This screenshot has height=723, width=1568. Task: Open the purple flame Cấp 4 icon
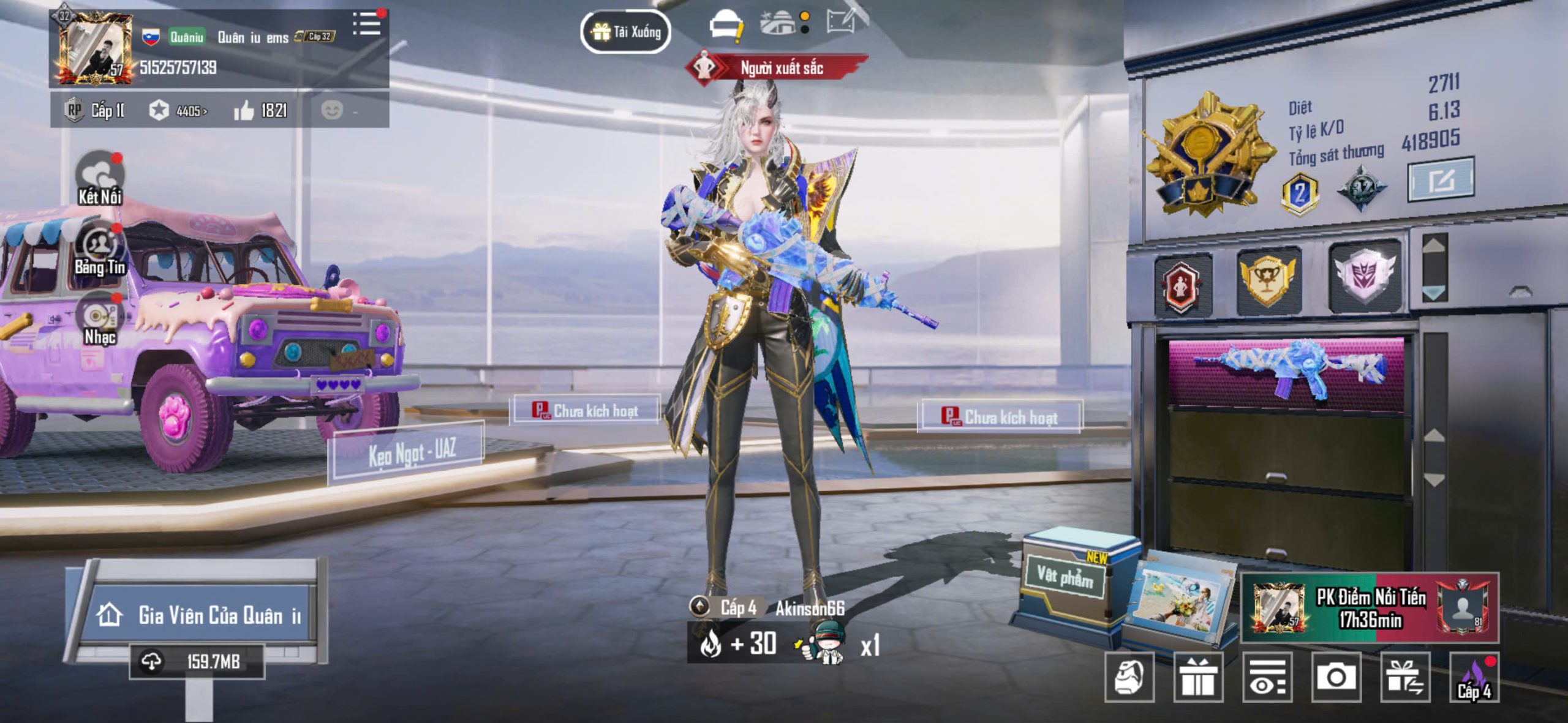[1474, 677]
